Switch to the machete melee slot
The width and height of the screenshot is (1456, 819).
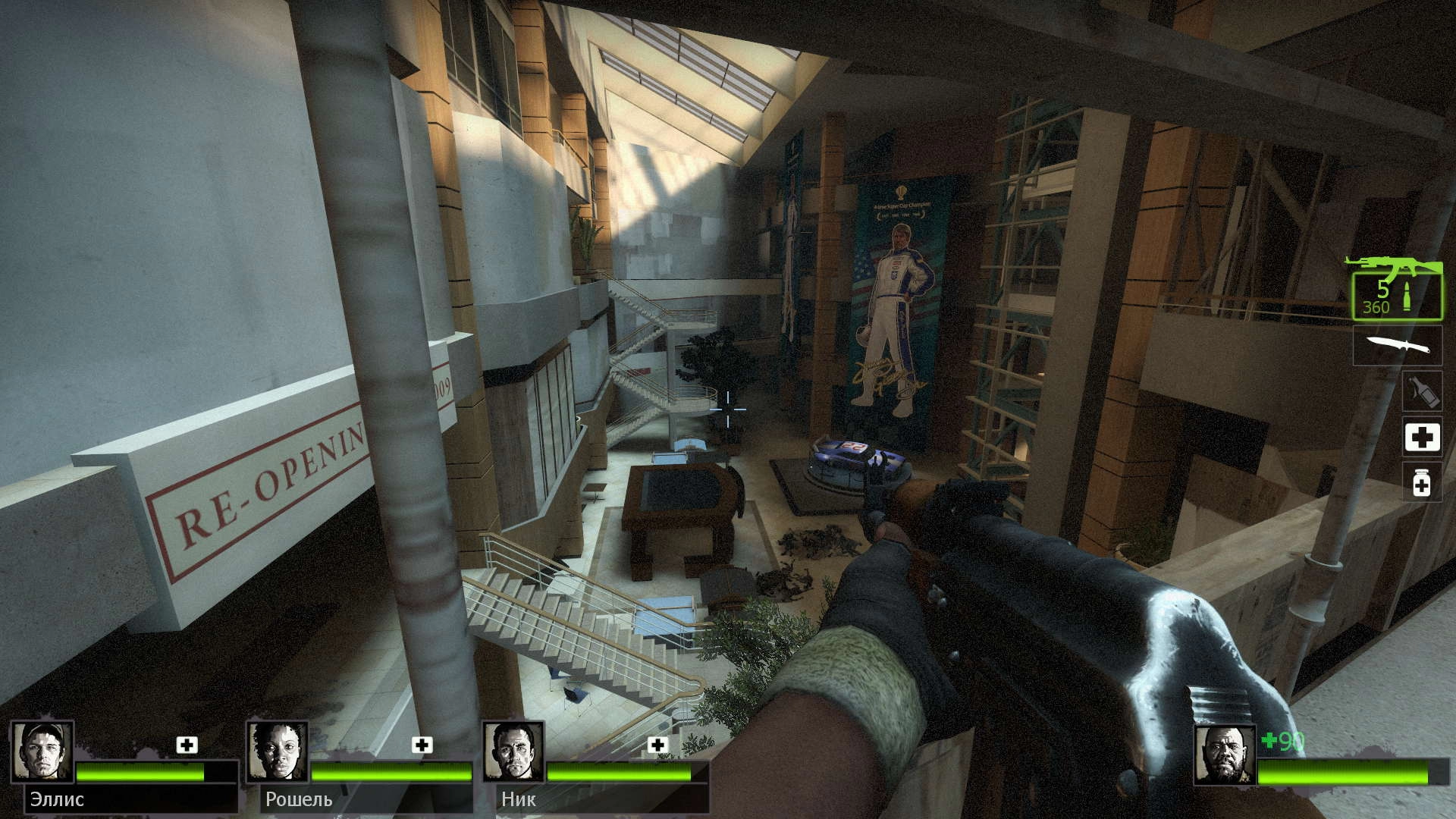1398,346
